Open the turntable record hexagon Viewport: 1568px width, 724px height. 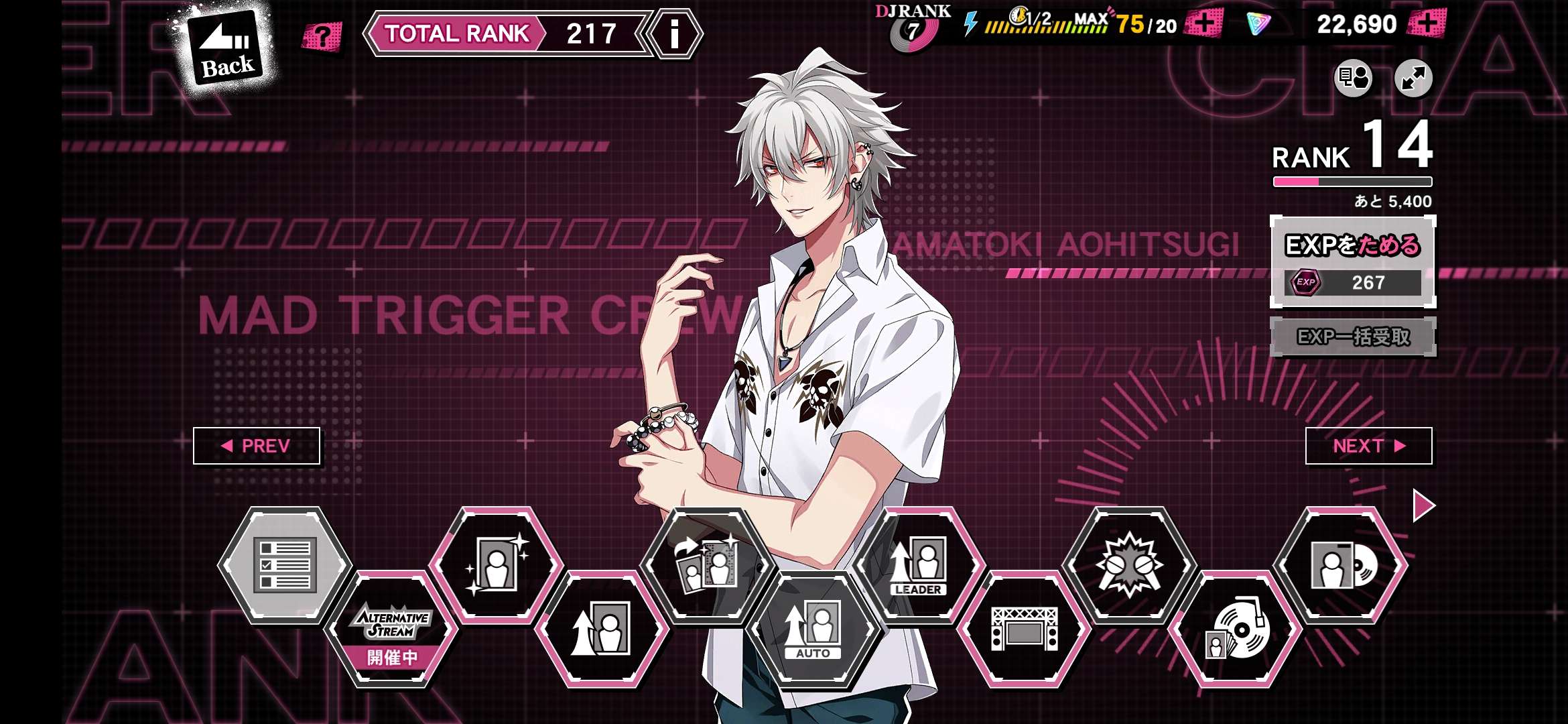point(1235,630)
